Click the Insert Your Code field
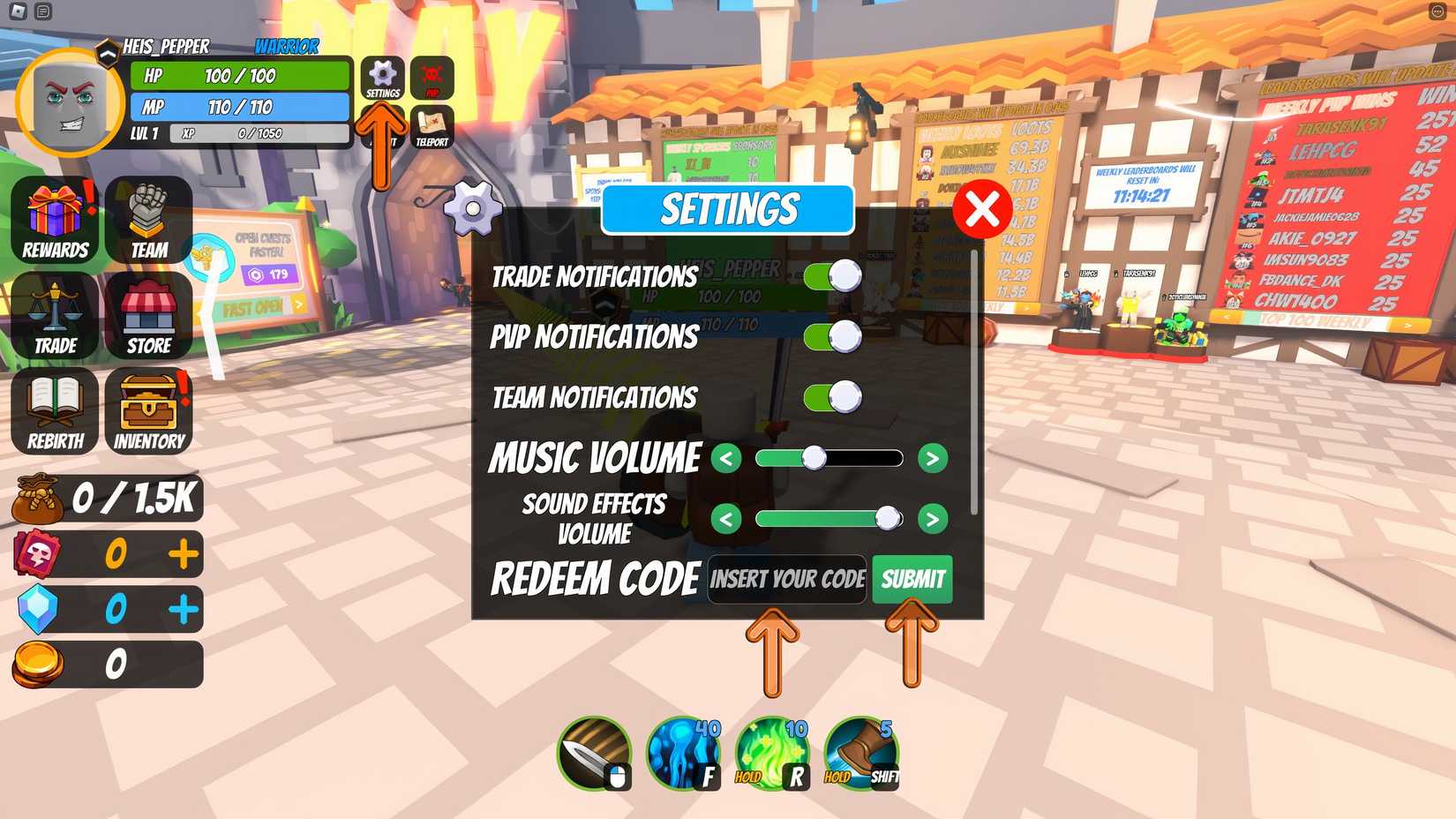The image size is (1456, 819). coord(785,580)
